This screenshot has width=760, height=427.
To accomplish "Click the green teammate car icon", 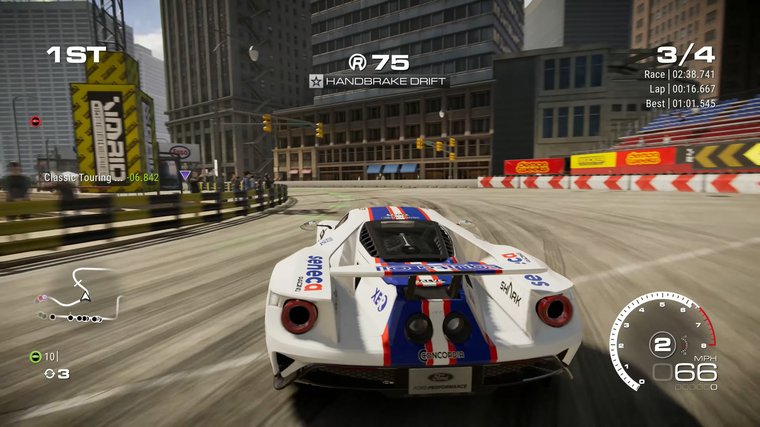I will (x=35, y=356).
